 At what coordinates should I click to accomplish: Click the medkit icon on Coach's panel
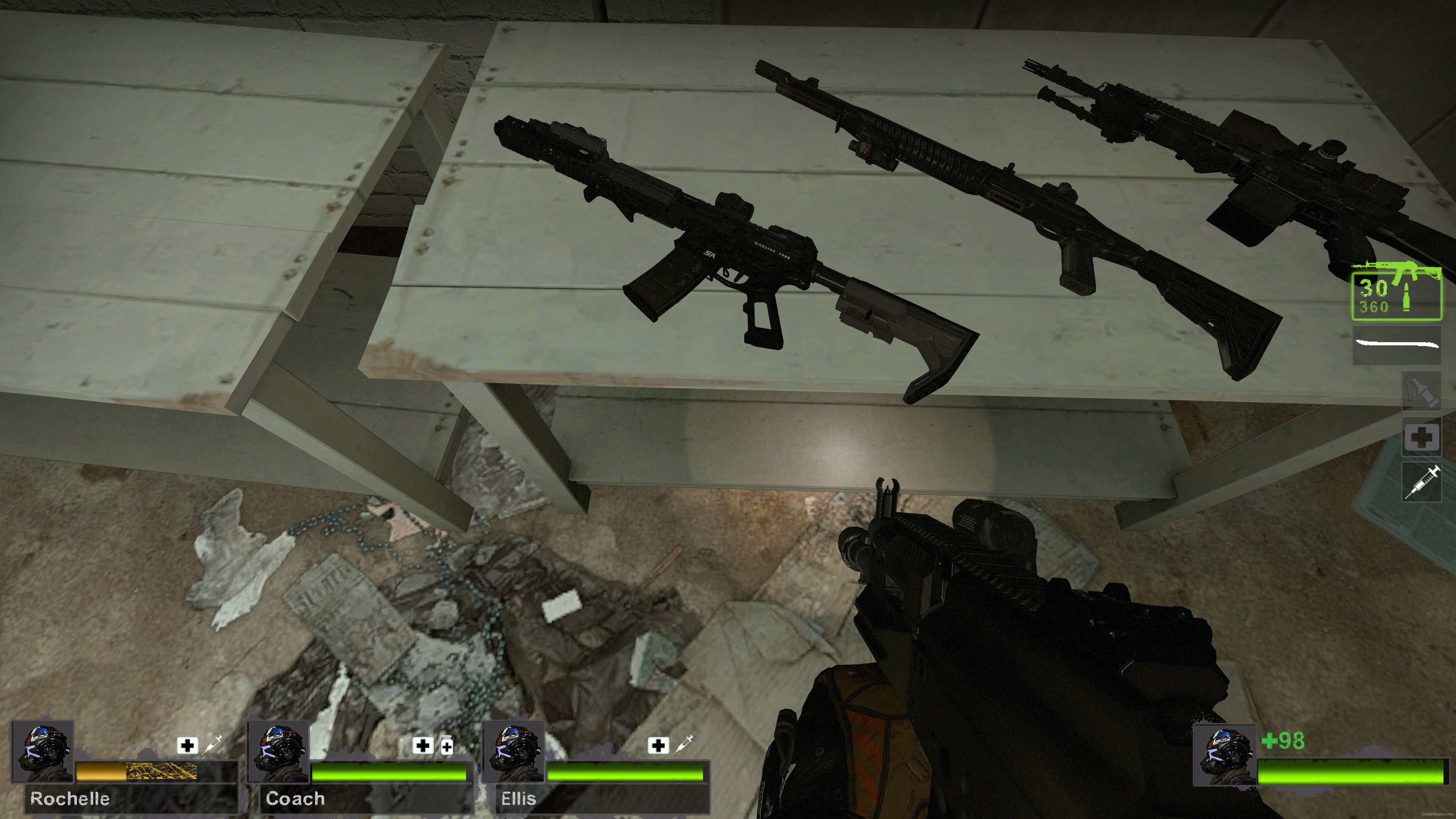pyautogui.click(x=424, y=745)
